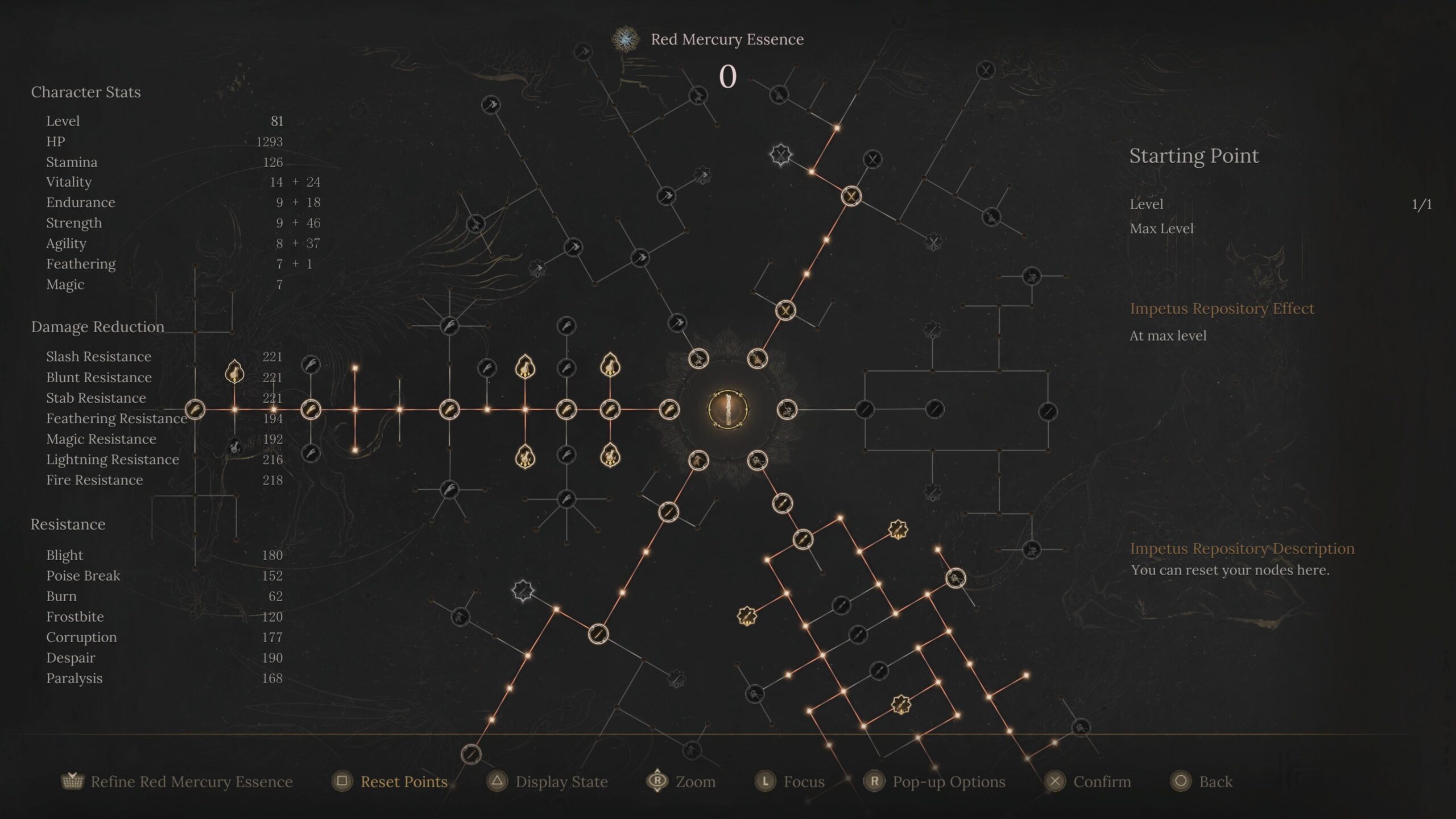Open Refine Red Mercury Essence
Screen dimensions: 1456x819
tap(191, 781)
